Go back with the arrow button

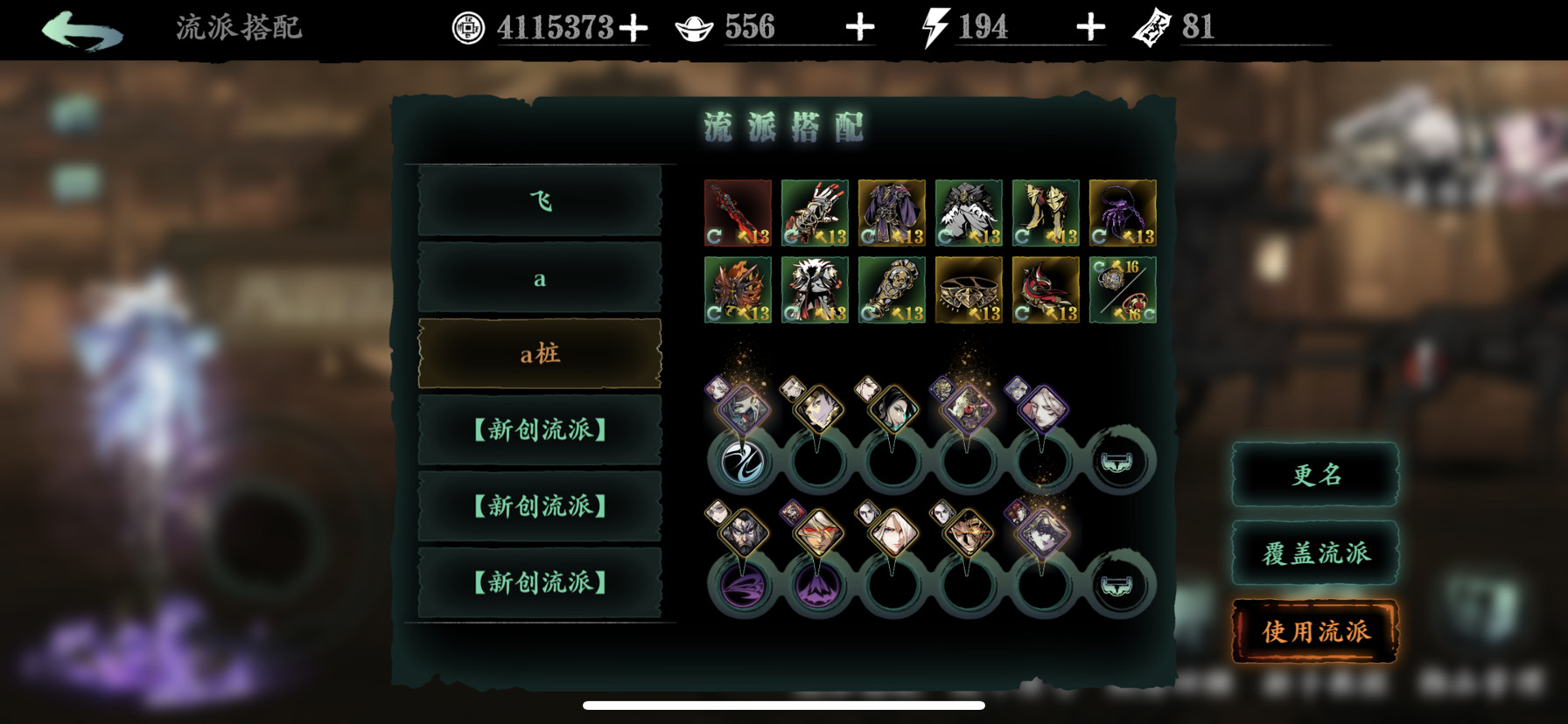point(81,30)
